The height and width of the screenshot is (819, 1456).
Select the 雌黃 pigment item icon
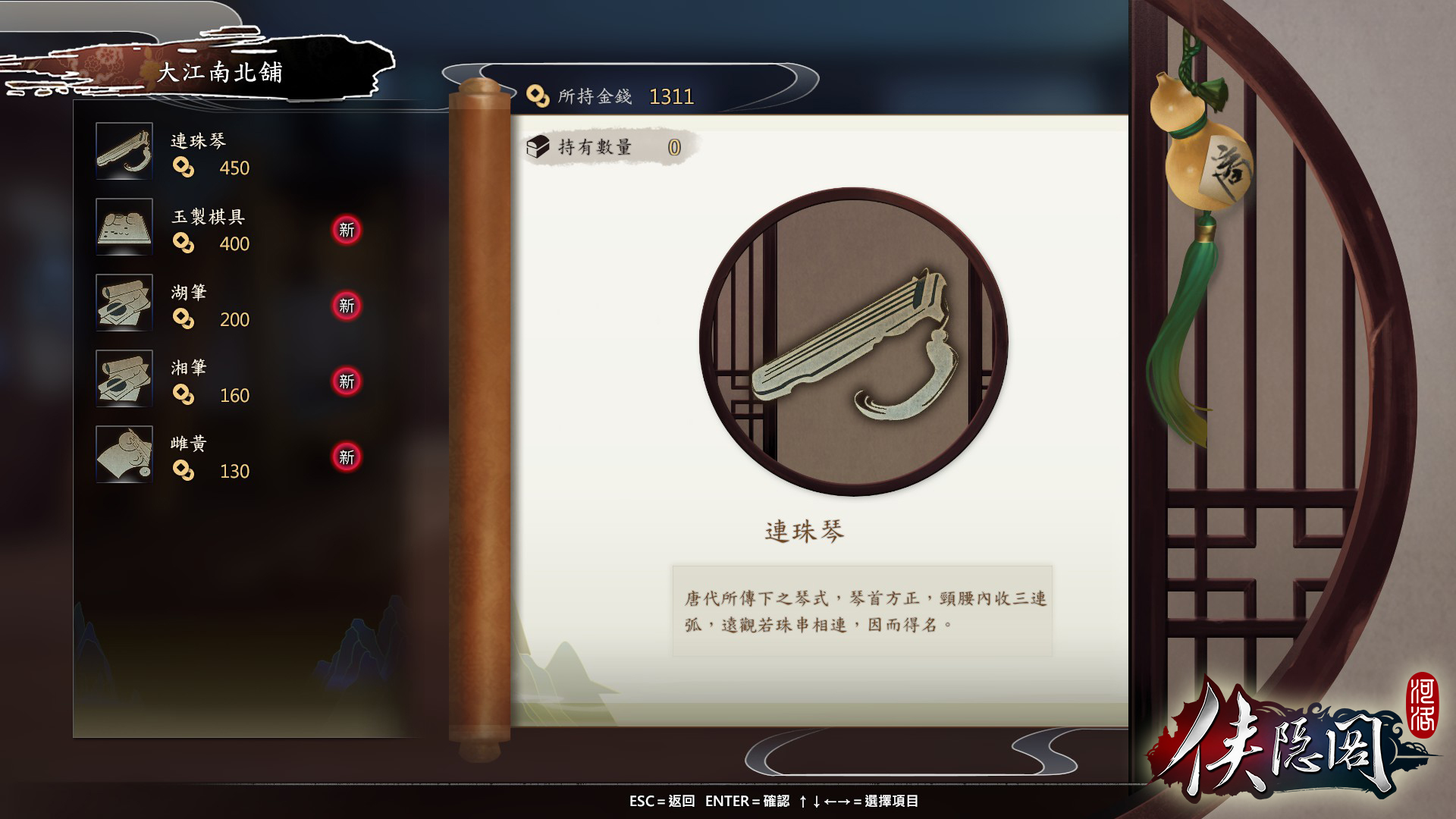tap(124, 454)
